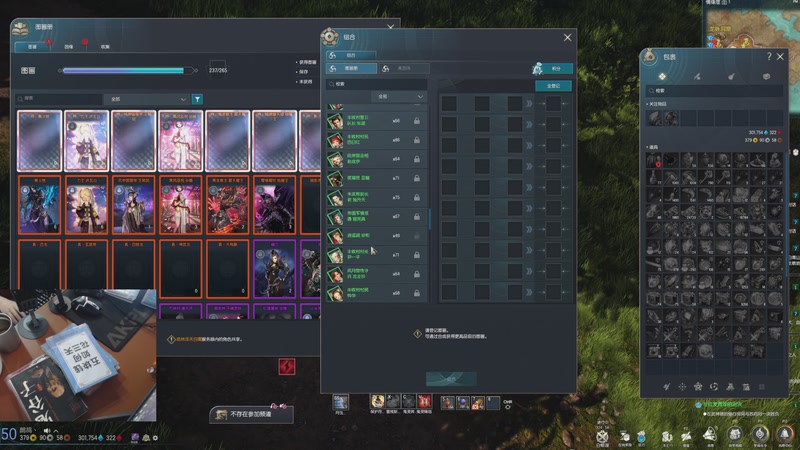This screenshot has width=800, height=450.
Task: Select the blonde character card in the top row
Action: pyautogui.click(x=86, y=140)
